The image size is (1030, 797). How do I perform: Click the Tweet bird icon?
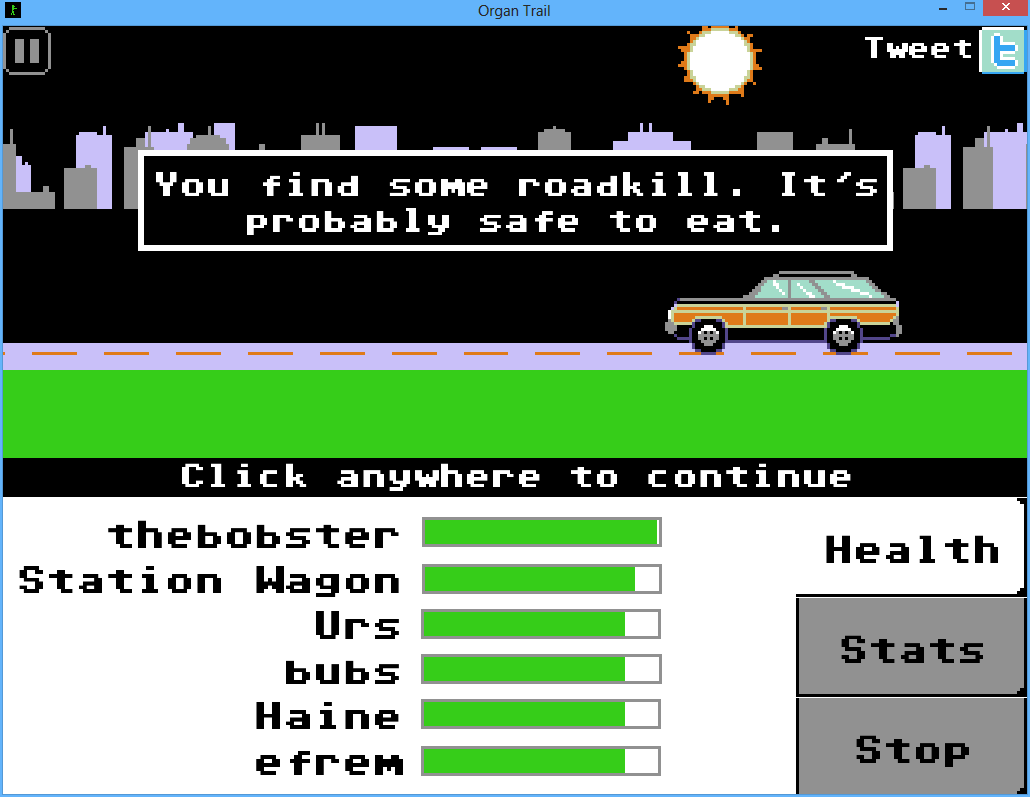pyautogui.click(x=1001, y=50)
